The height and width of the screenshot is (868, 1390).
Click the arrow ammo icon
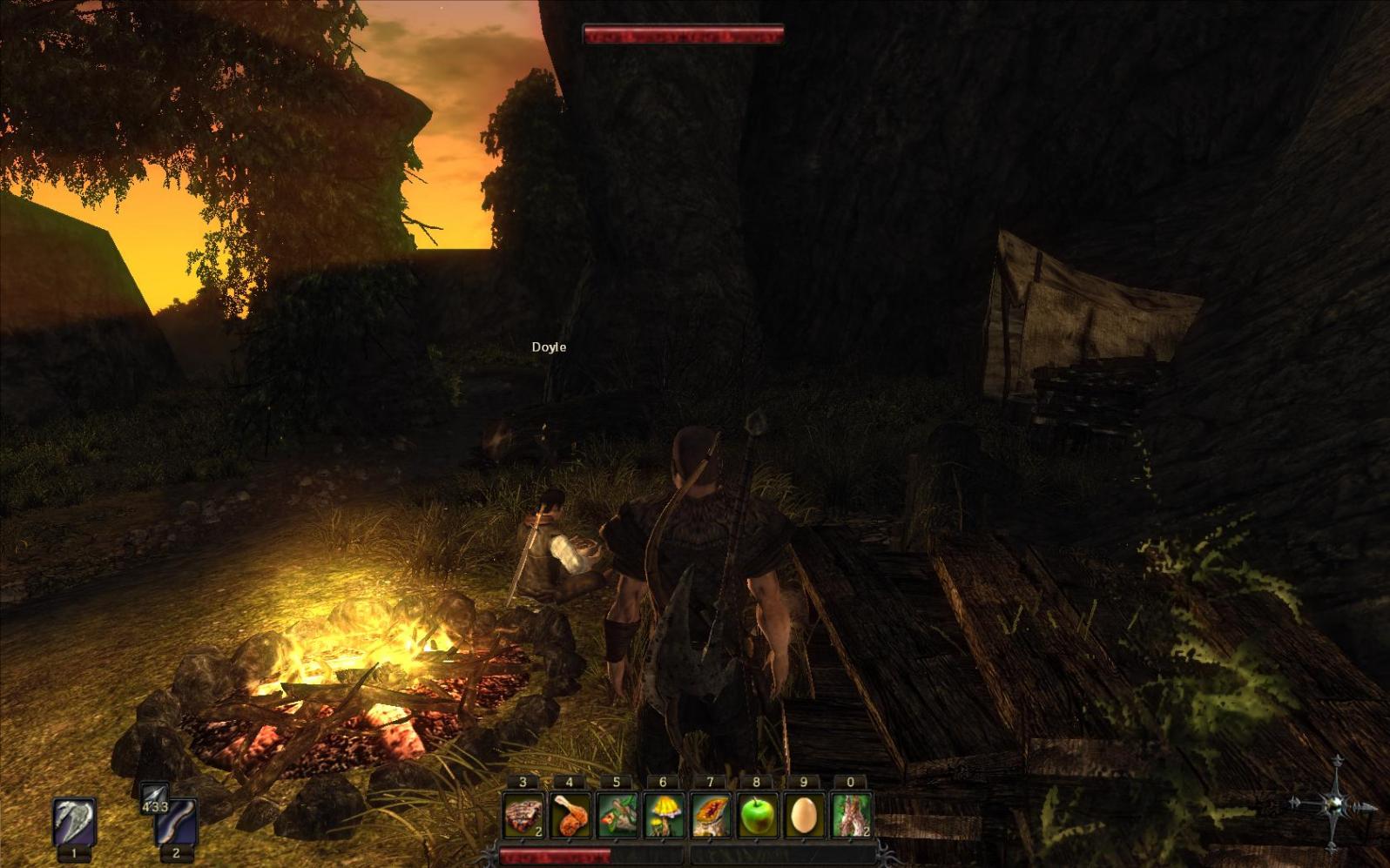tap(153, 795)
